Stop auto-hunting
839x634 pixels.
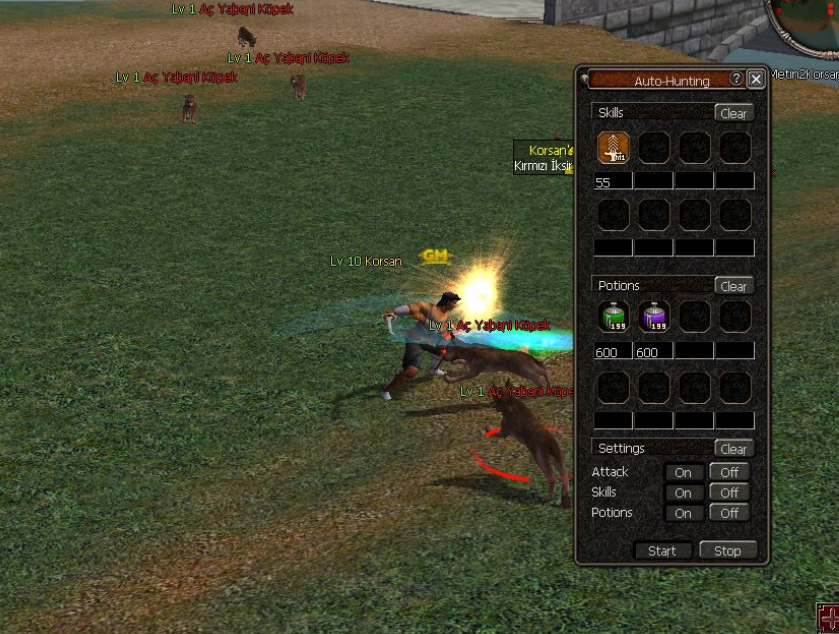coord(727,551)
